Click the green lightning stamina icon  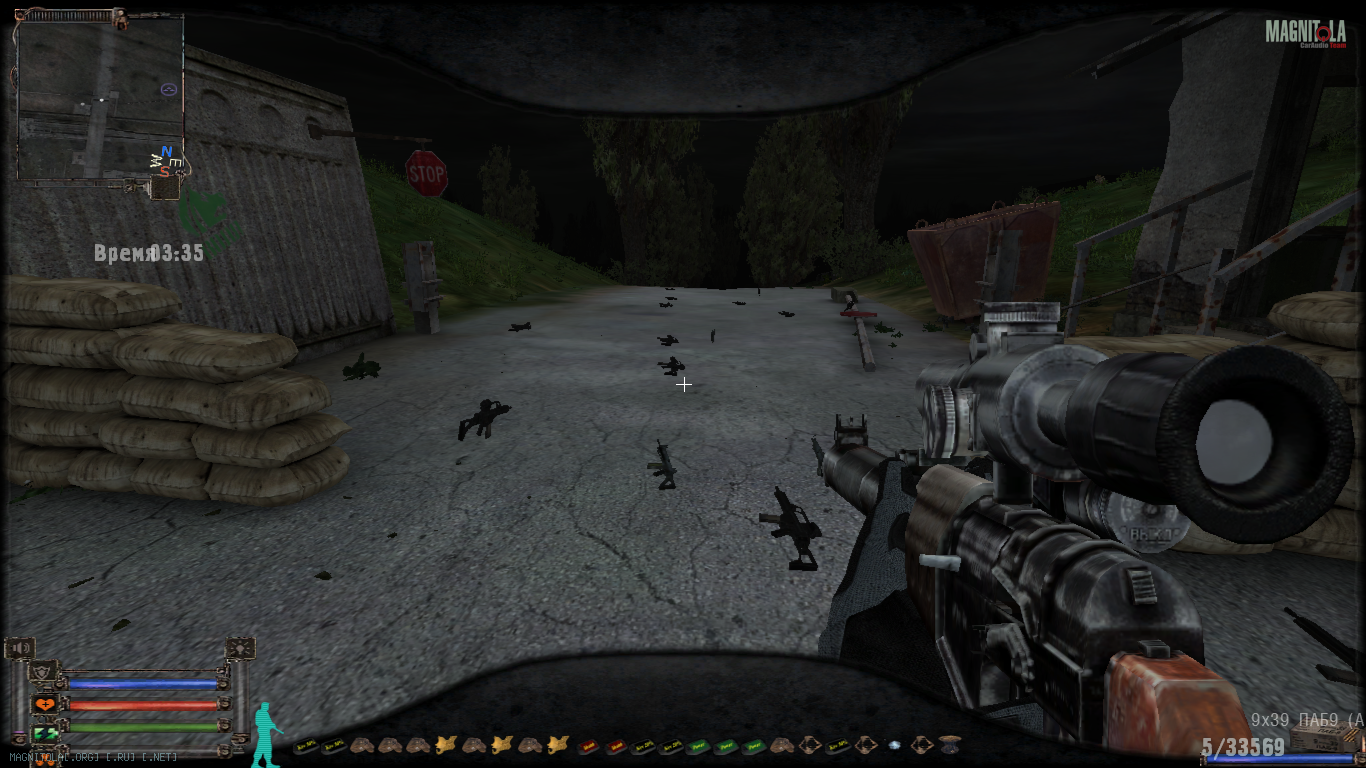click(45, 733)
